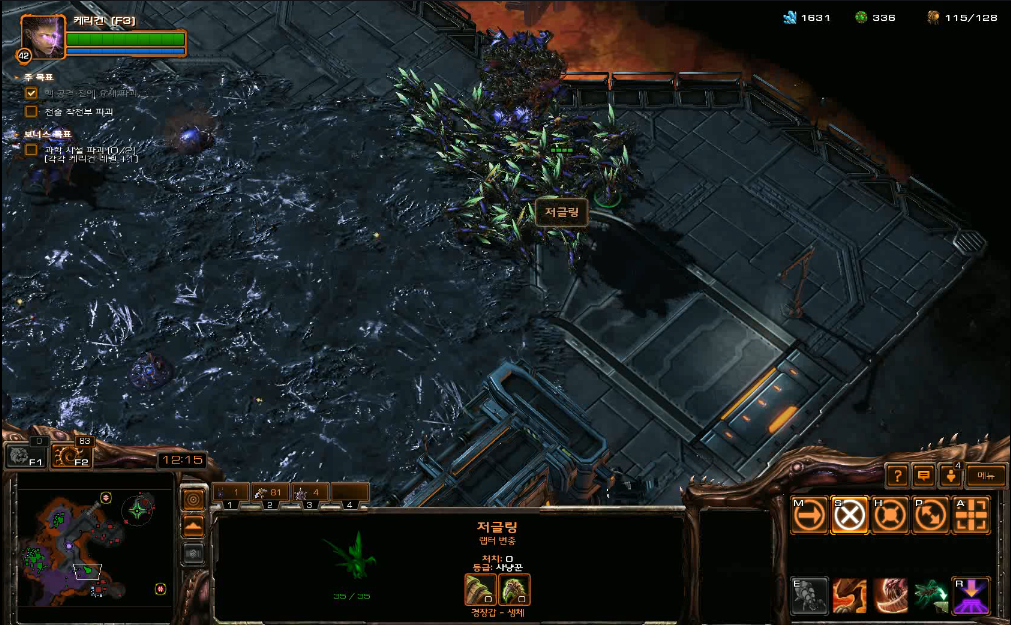Click the orange social button numbered 4
The height and width of the screenshot is (625, 1011).
coord(950,476)
